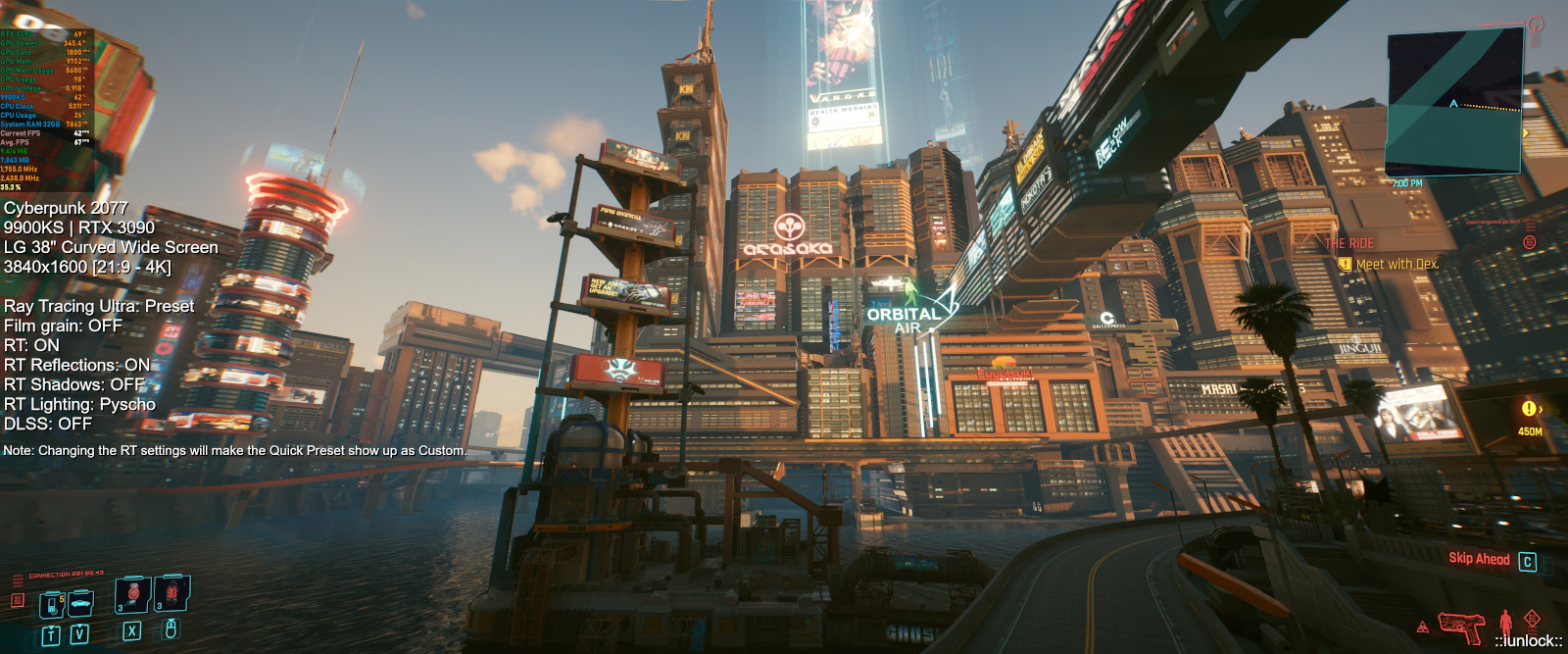Click 'THE RIDE' quest title

(1349, 243)
